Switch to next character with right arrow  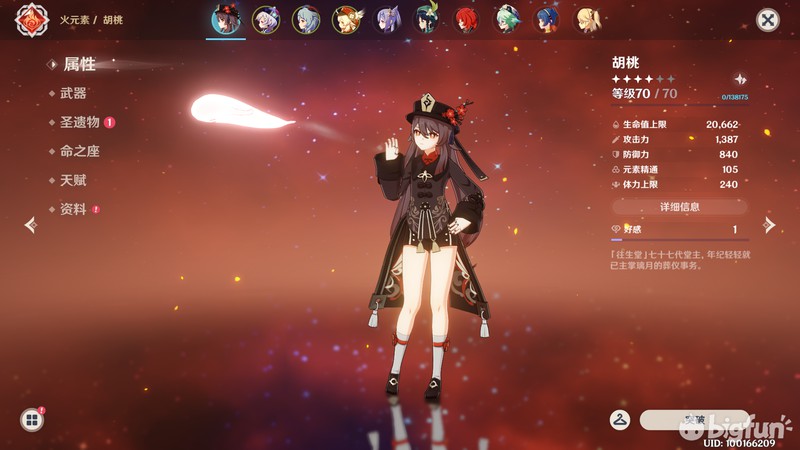(x=769, y=224)
